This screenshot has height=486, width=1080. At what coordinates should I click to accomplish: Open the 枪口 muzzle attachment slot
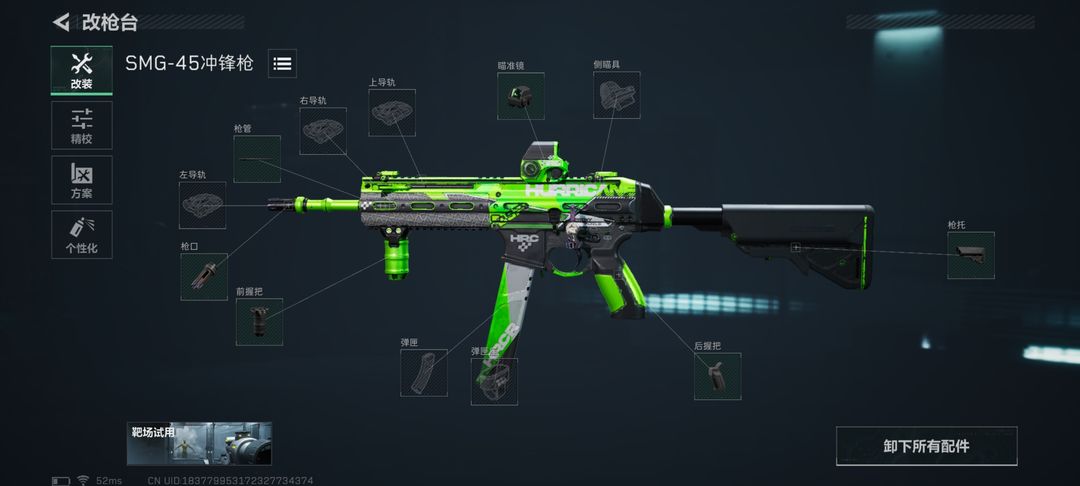point(204,277)
